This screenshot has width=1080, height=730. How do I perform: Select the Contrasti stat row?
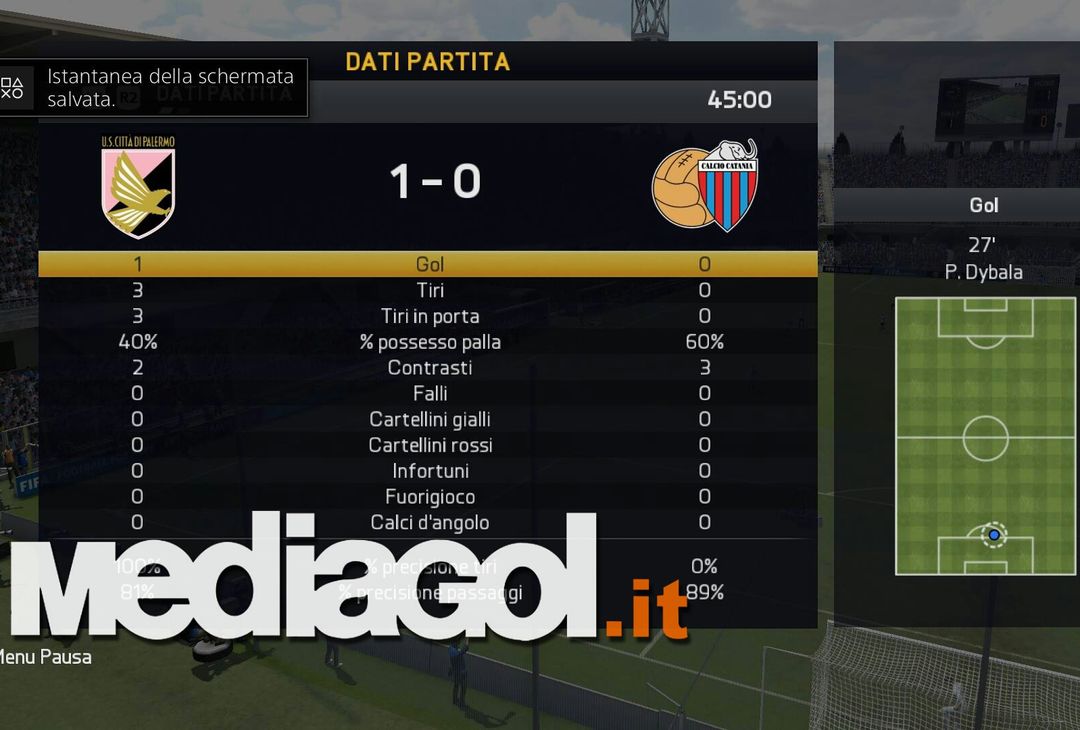pyautogui.click(x=430, y=368)
